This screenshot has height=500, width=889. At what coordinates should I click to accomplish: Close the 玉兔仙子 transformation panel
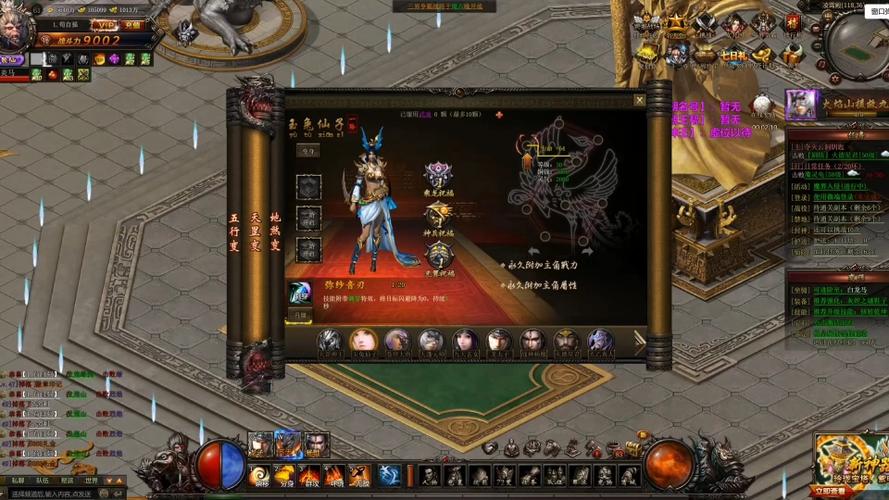[639, 100]
